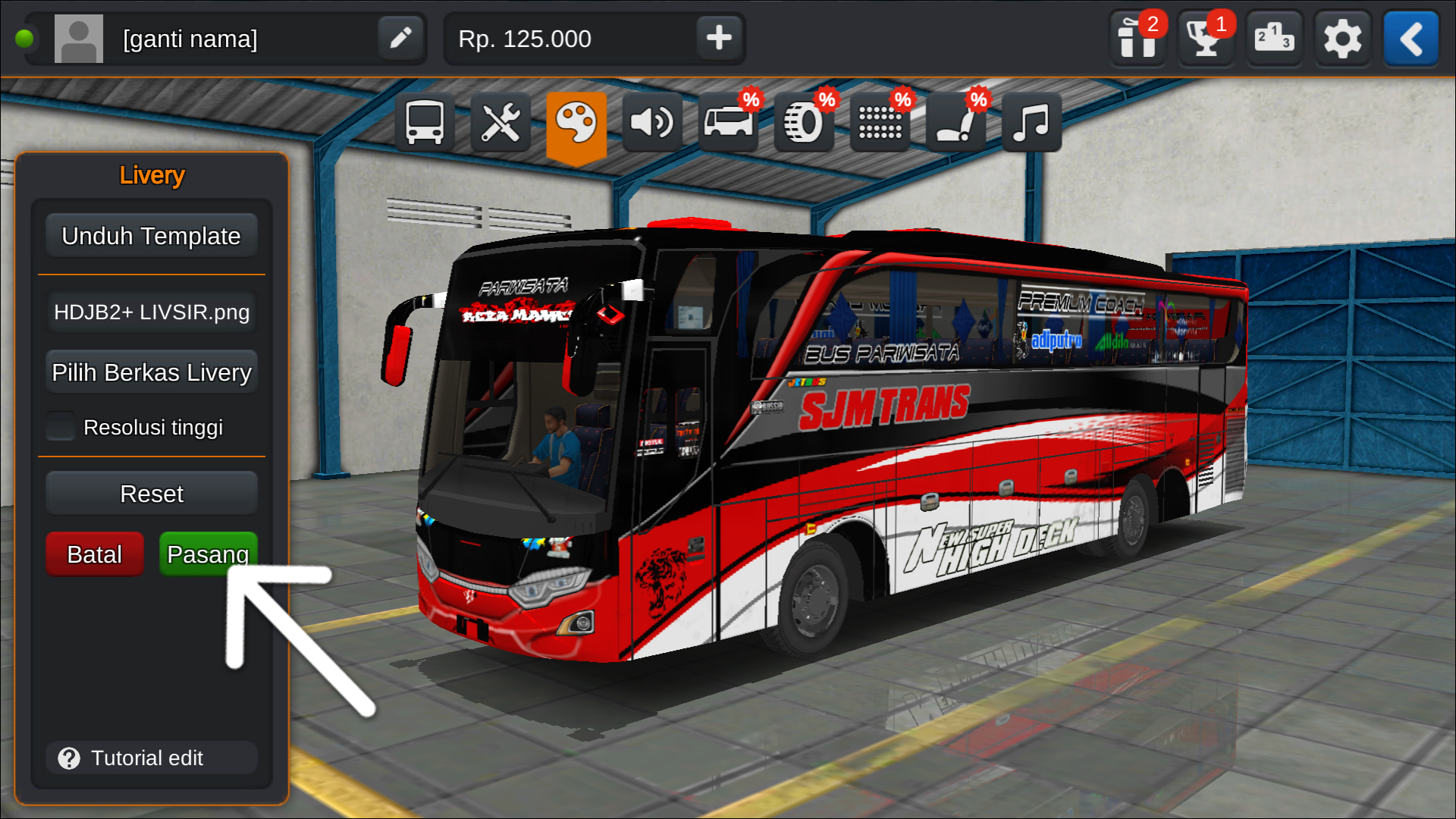Image resolution: width=1456 pixels, height=819 pixels.
Task: Open the gifts panel with notification badge
Action: coord(1137,38)
